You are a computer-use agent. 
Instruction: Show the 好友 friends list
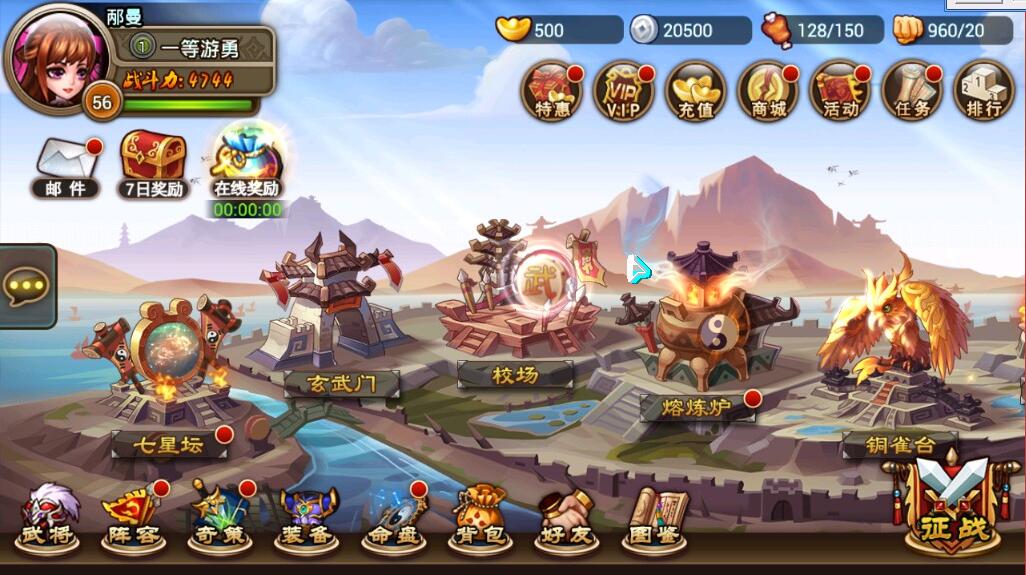point(567,518)
